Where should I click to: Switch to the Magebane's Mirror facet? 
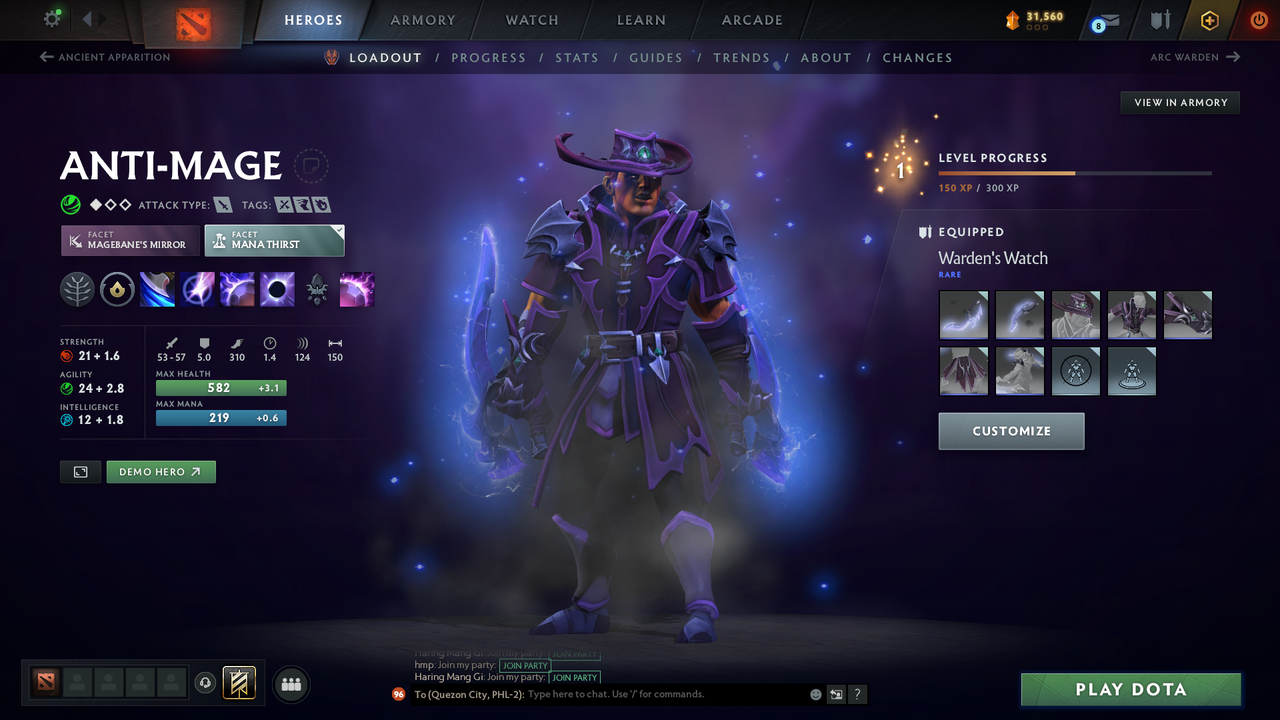coord(129,240)
